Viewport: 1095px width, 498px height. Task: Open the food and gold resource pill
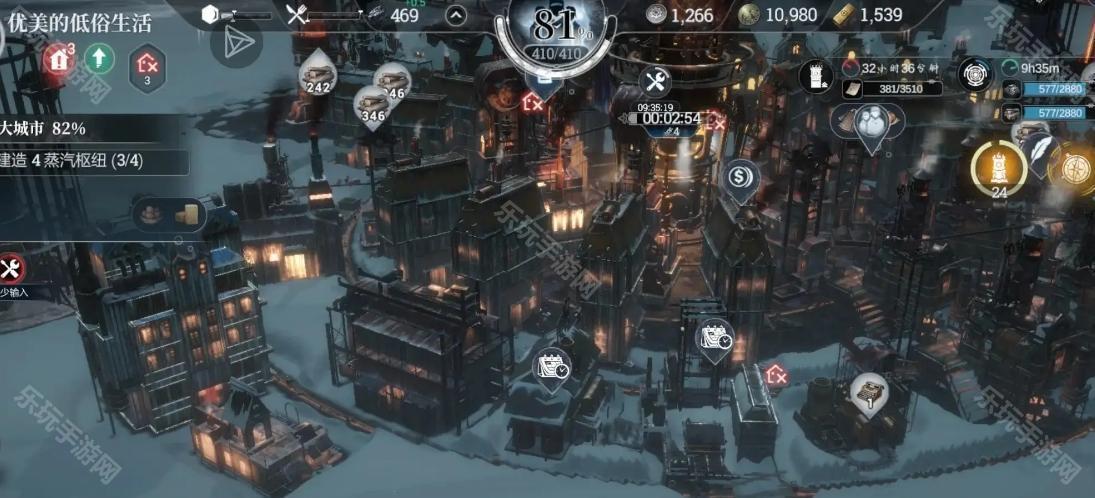(170, 213)
